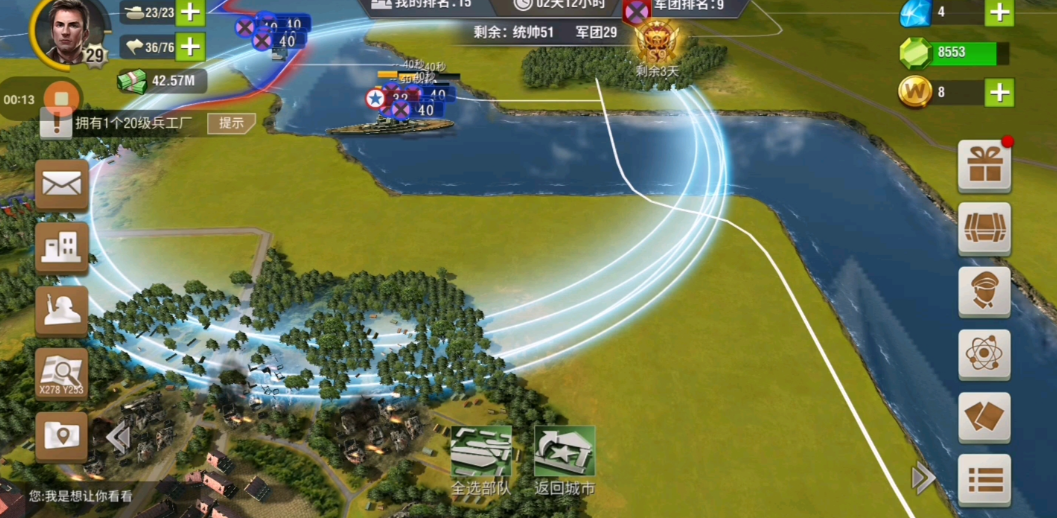The width and height of the screenshot is (1057, 518).
Task: Add gold W coins with plus button
Action: point(999,92)
